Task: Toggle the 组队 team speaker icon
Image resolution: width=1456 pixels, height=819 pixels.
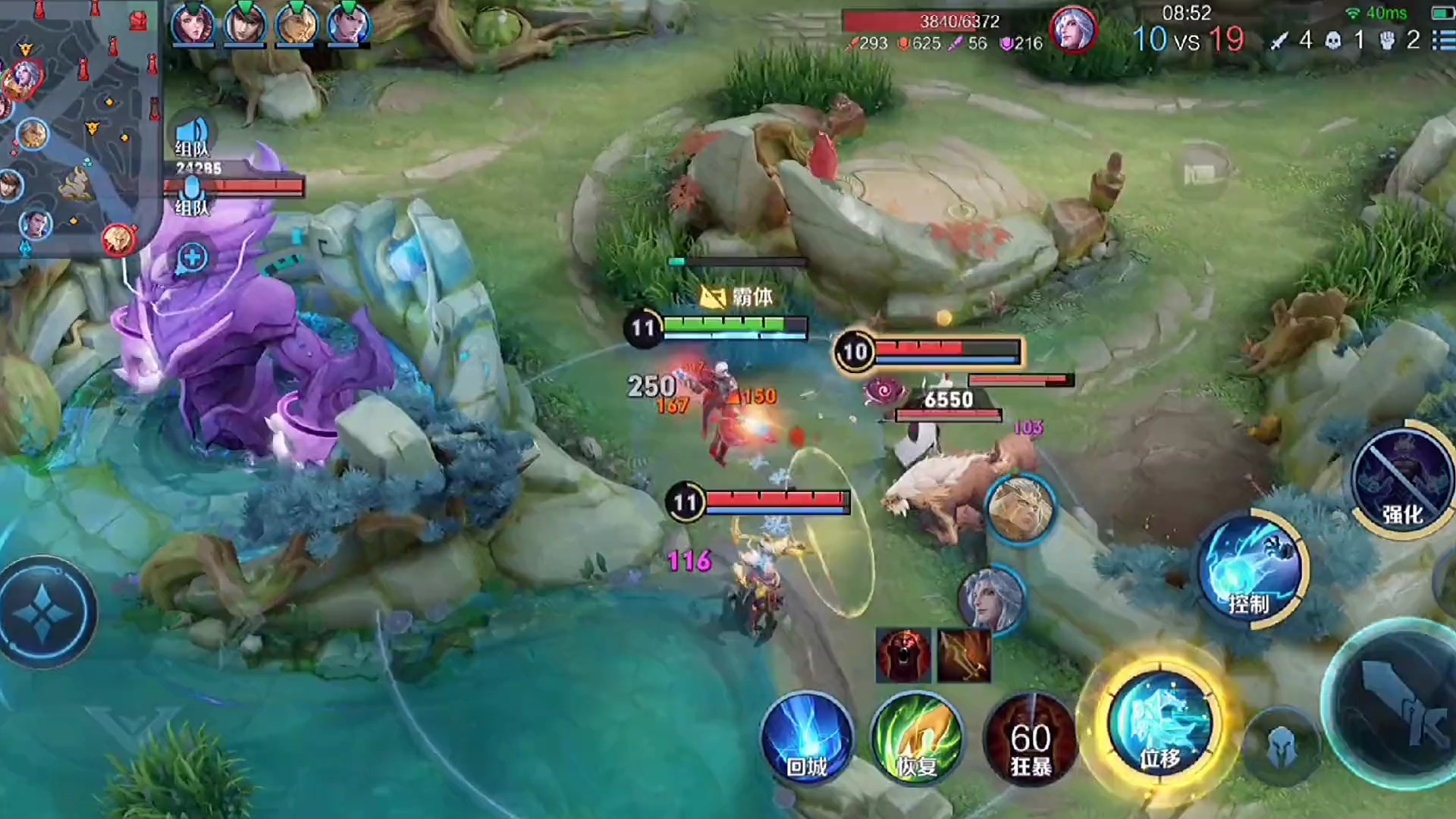Action: [193, 135]
